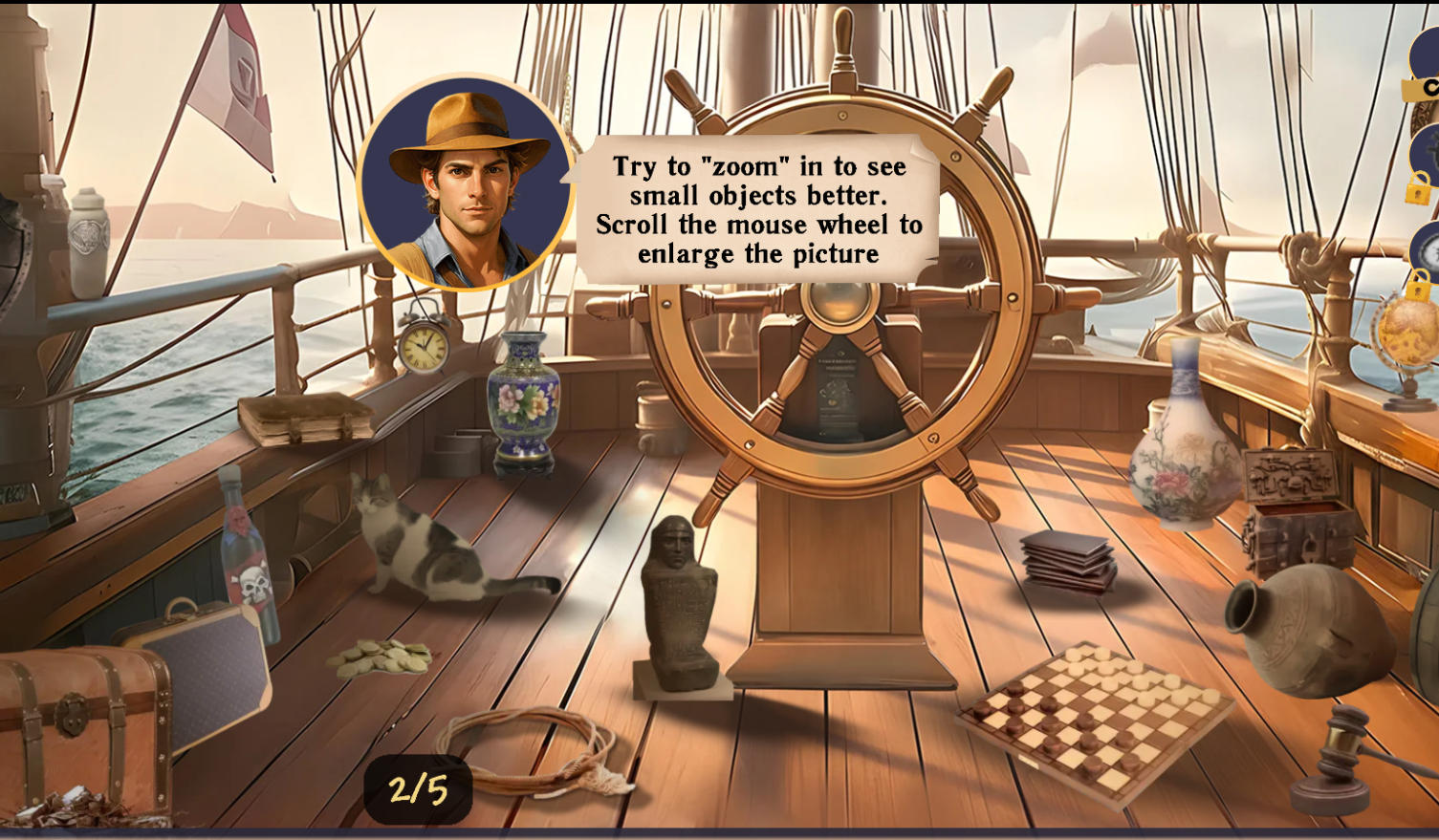Click the explorer's portrait avatar
The image size is (1439, 840).
pos(464,182)
